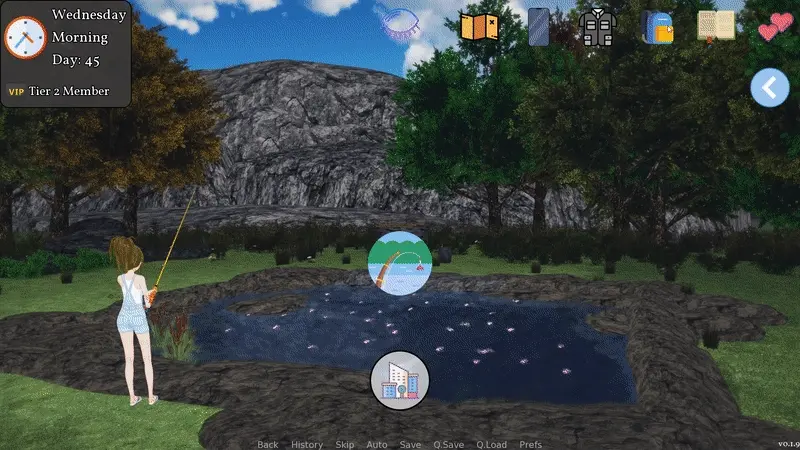Open the dialogue History
The width and height of the screenshot is (800, 450).
[307, 444]
